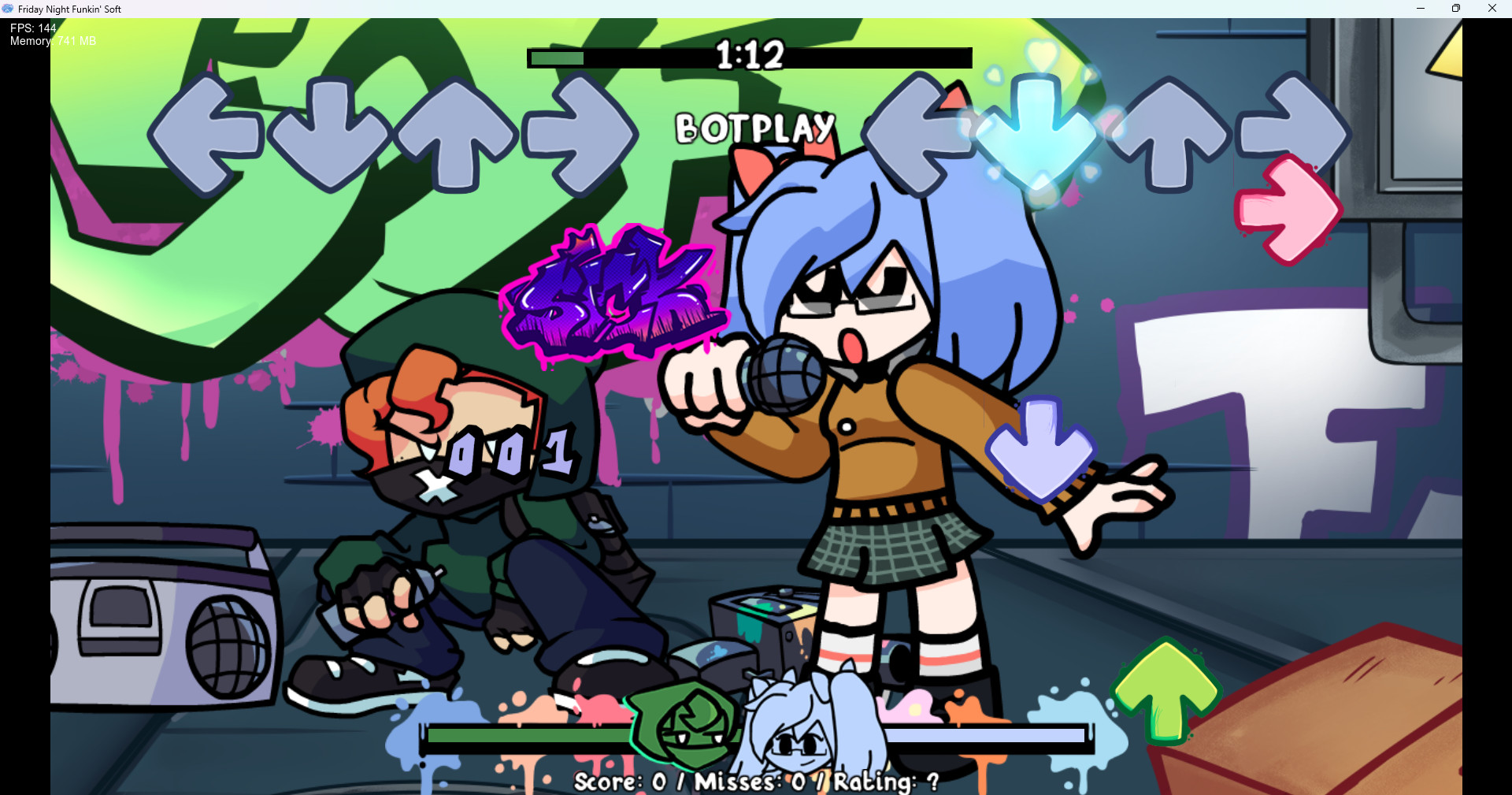This screenshot has height=795, width=1512.
Task: Toggle the BOTPLAY mode text
Action: pos(754,128)
